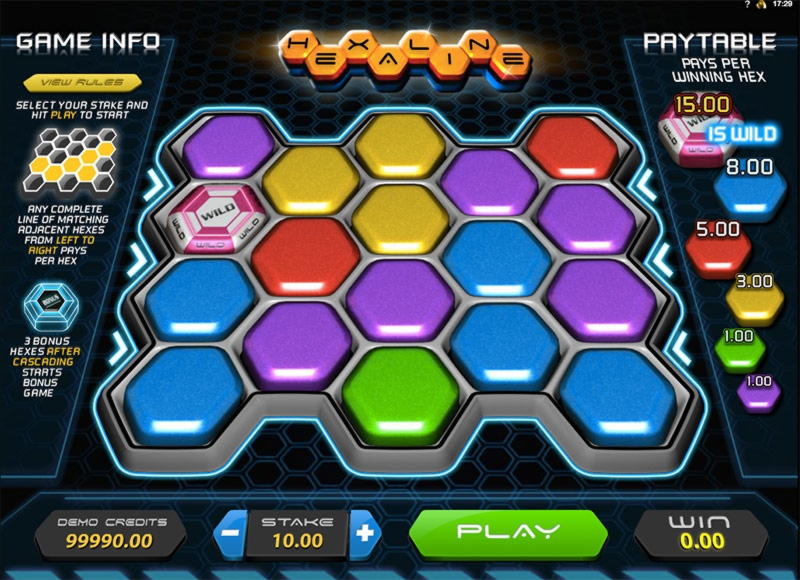Click the gold bell icon beside the clock
This screenshot has width=800, height=580.
[762, 6]
